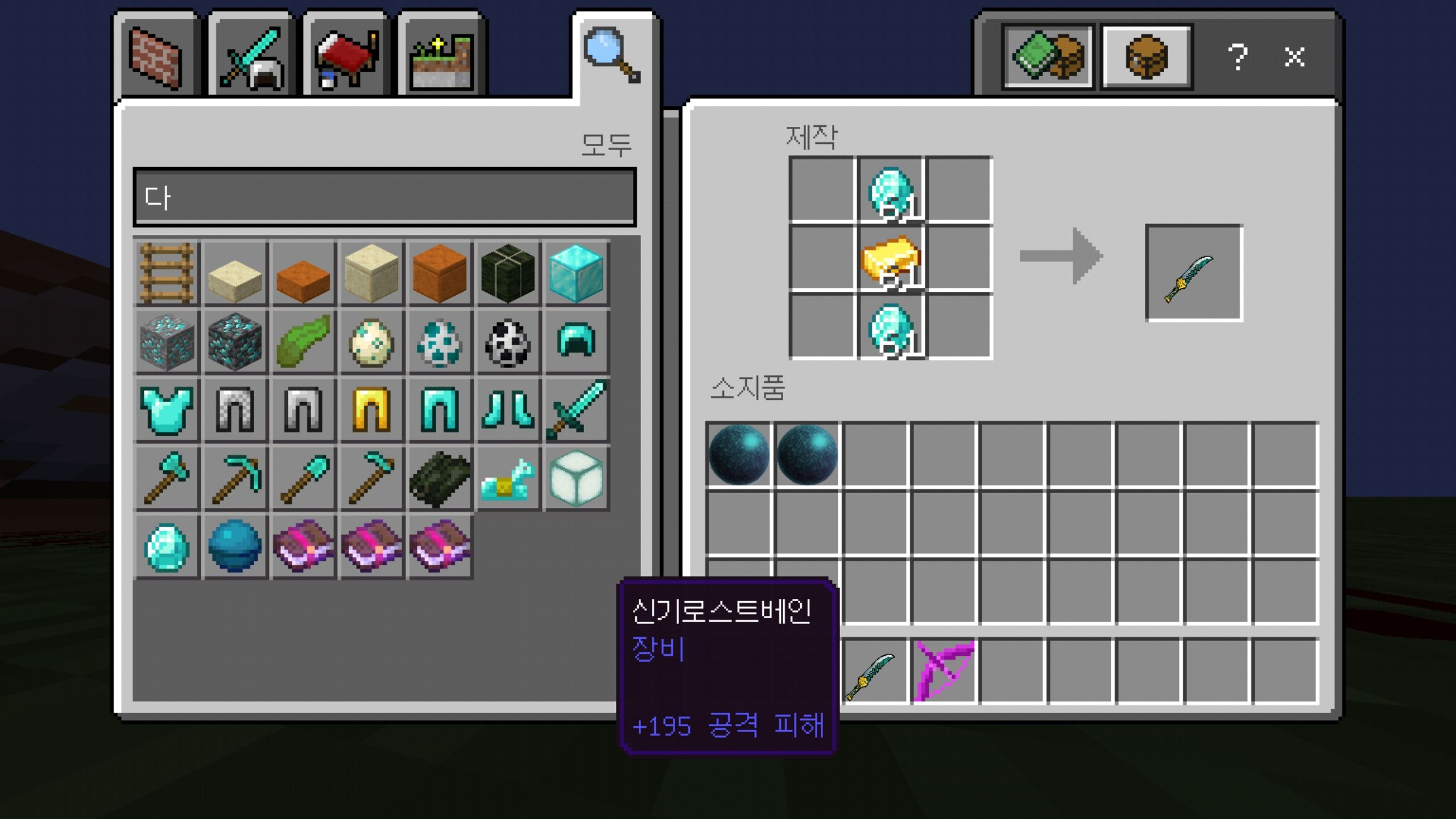Open the help question mark button
The height and width of the screenshot is (819, 1456).
pyautogui.click(x=1237, y=57)
